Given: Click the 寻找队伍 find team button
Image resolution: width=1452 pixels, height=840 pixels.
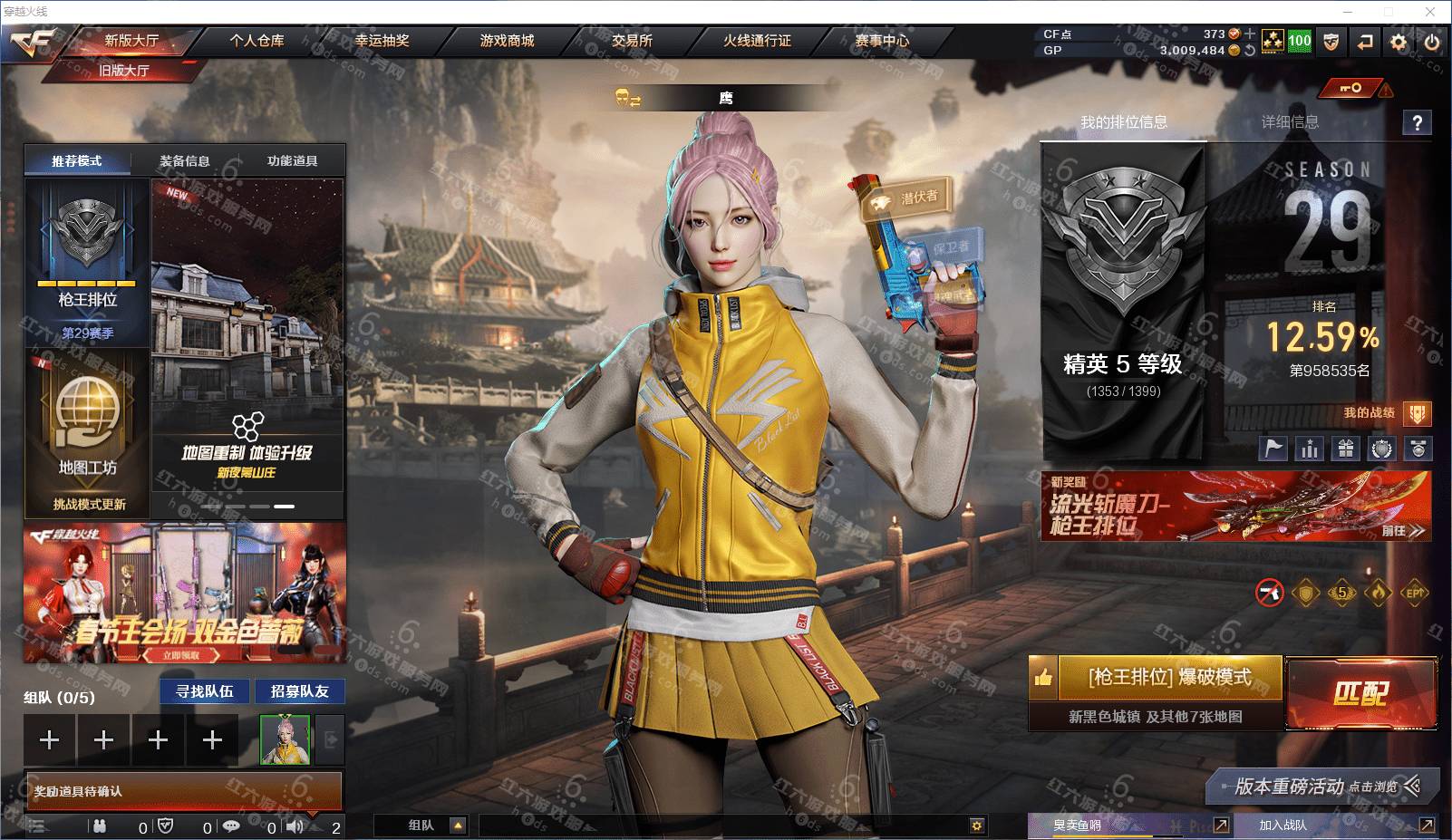Looking at the screenshot, I should [x=205, y=691].
